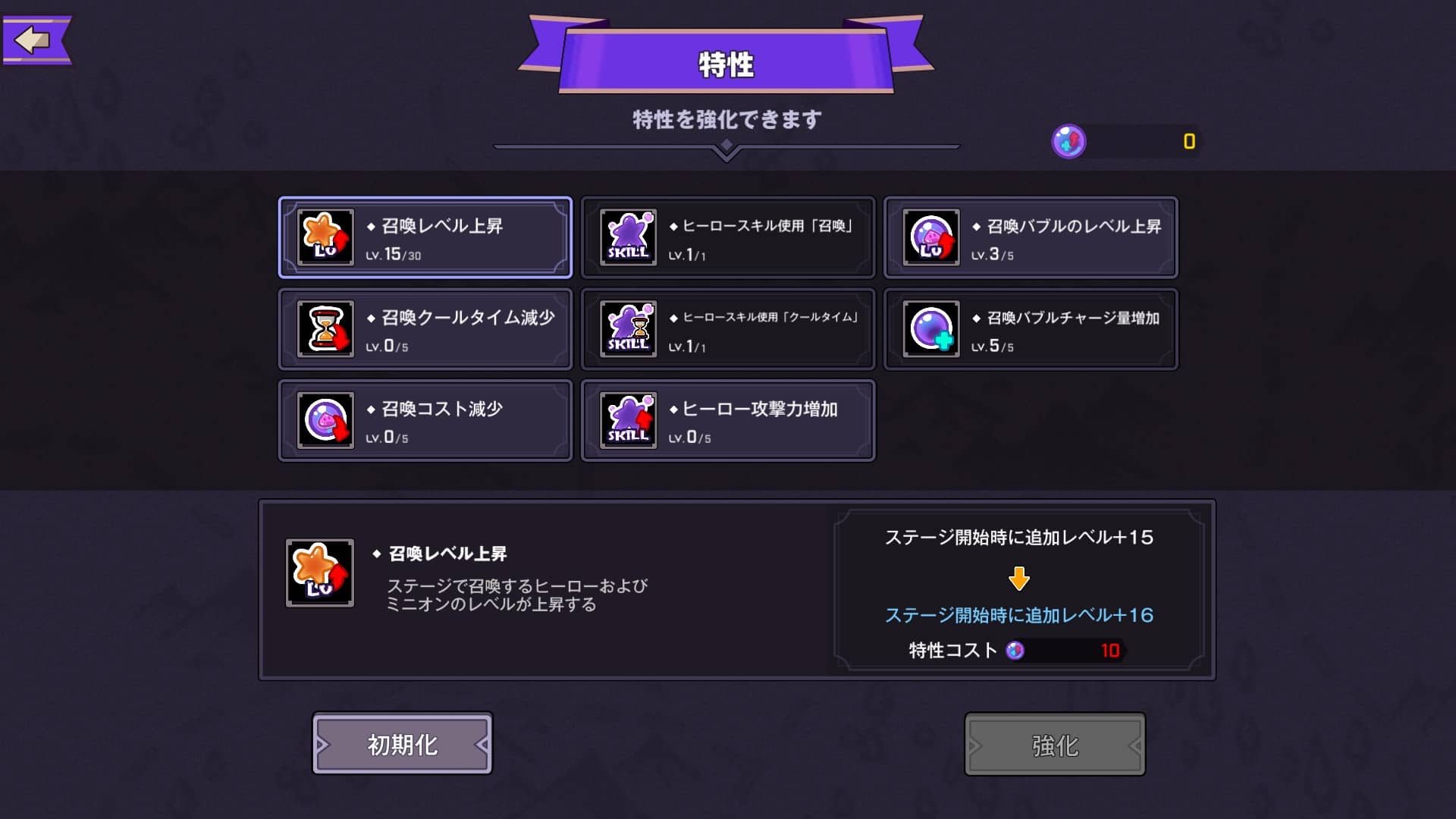The height and width of the screenshot is (819, 1456).
Task: Click the 特性コスト gem icon
Action: click(1015, 650)
